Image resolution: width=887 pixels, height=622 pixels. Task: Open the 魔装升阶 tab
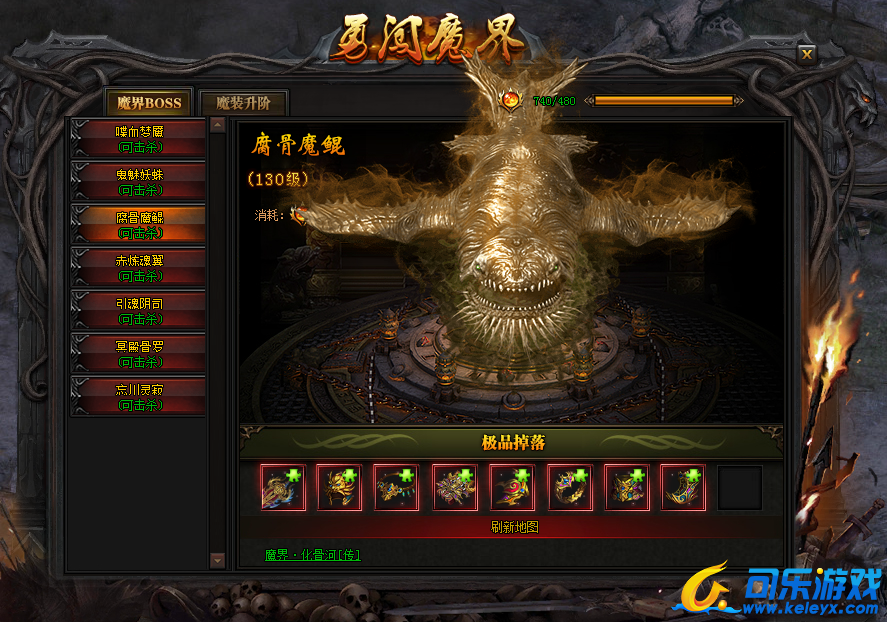click(244, 102)
